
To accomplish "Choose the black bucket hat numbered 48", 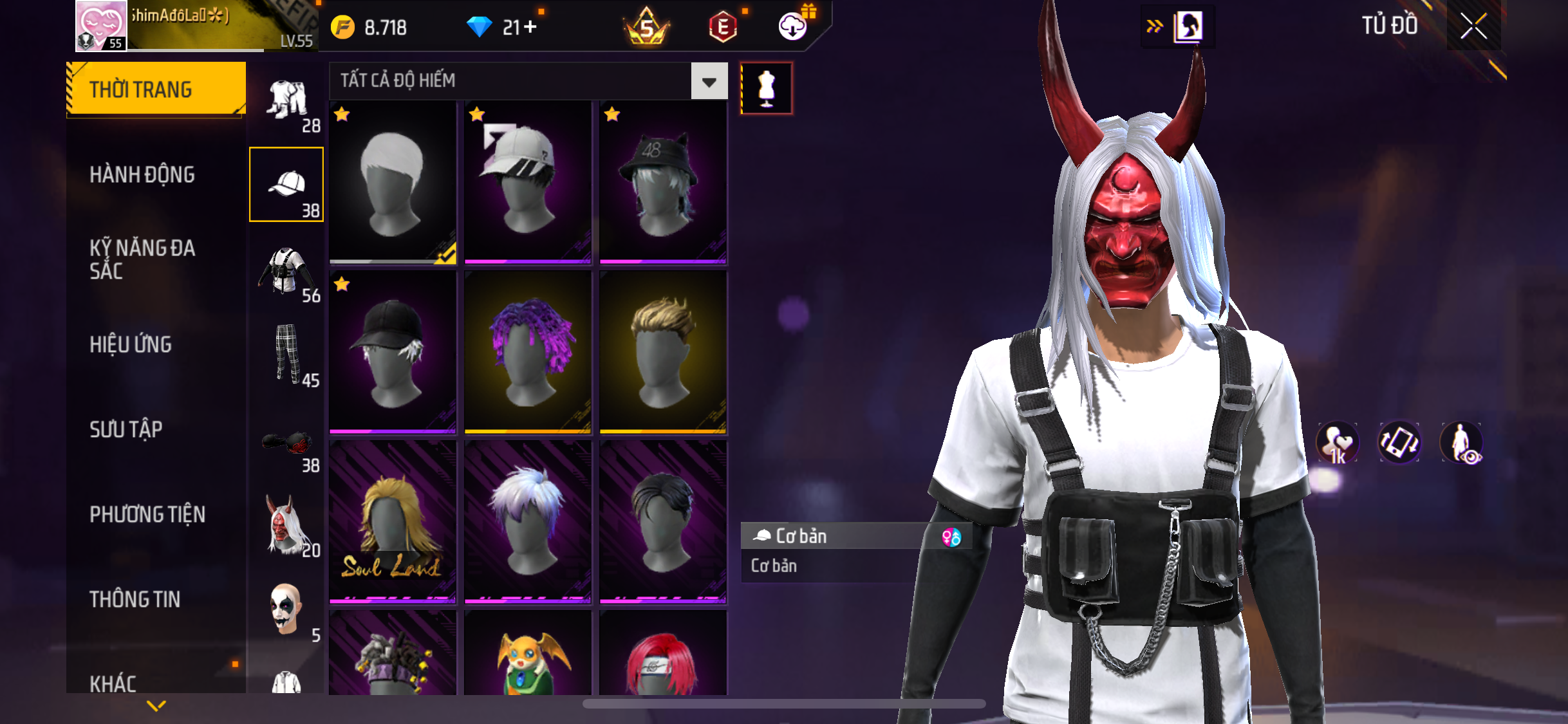I will 663,182.
